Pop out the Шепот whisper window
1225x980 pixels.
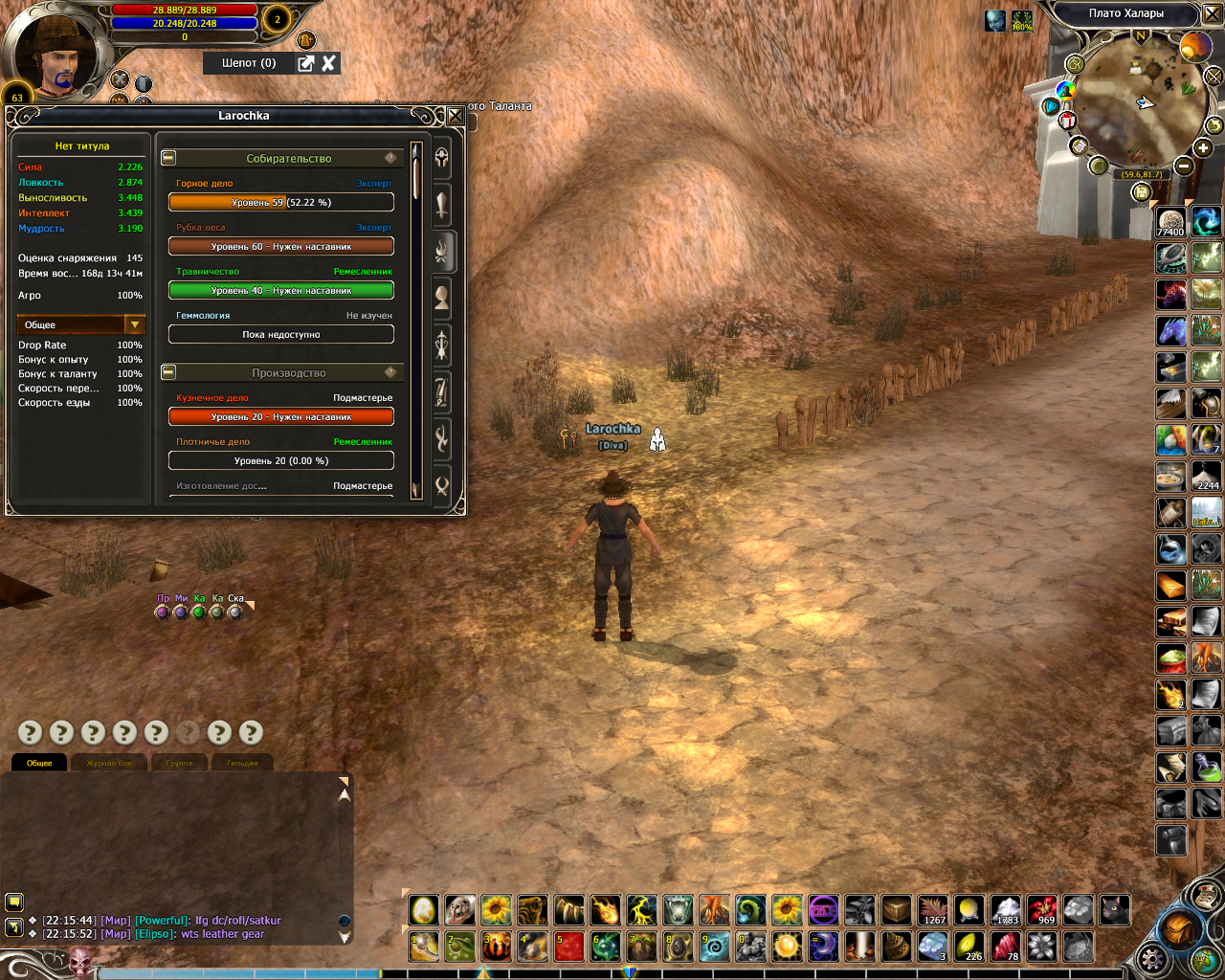coord(305,63)
